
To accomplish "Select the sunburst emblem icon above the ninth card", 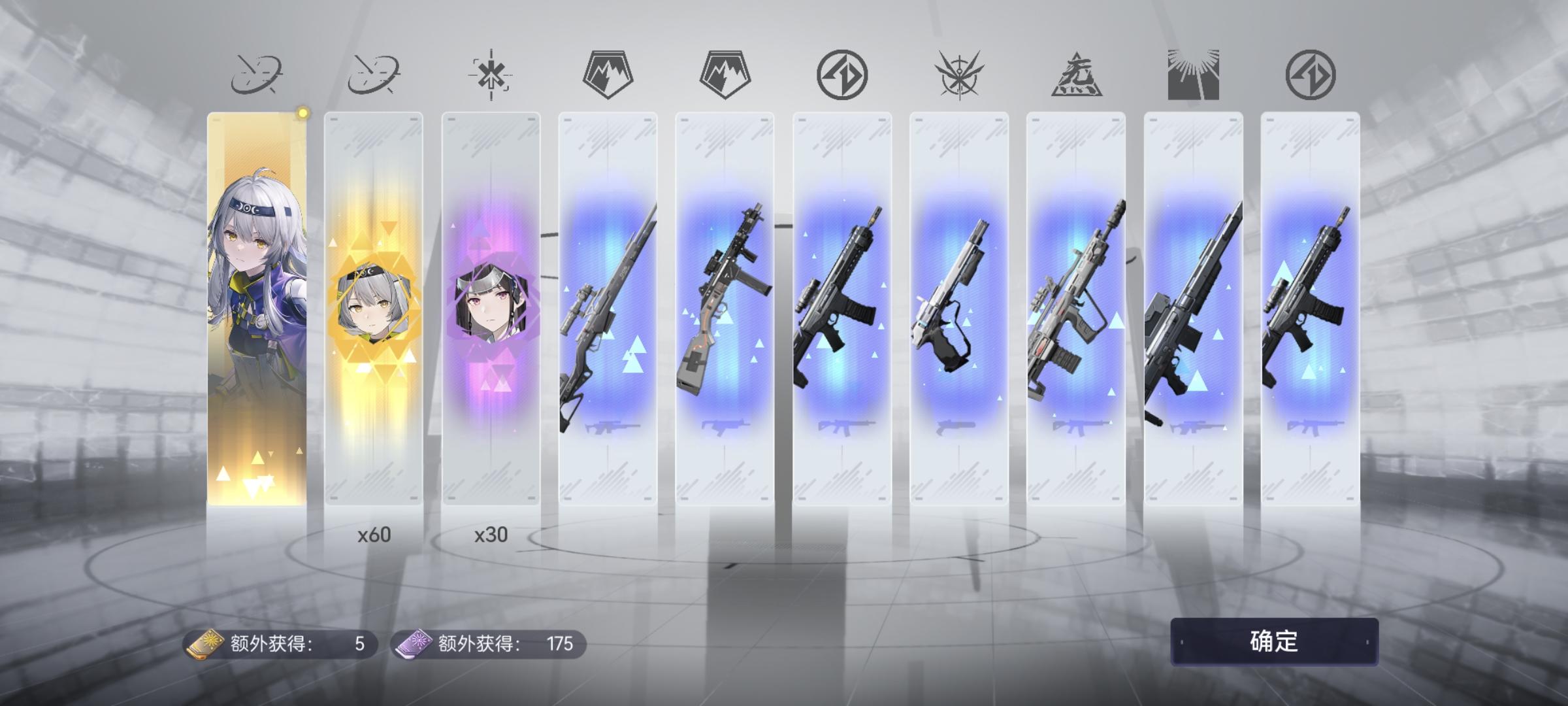I will [1194, 75].
